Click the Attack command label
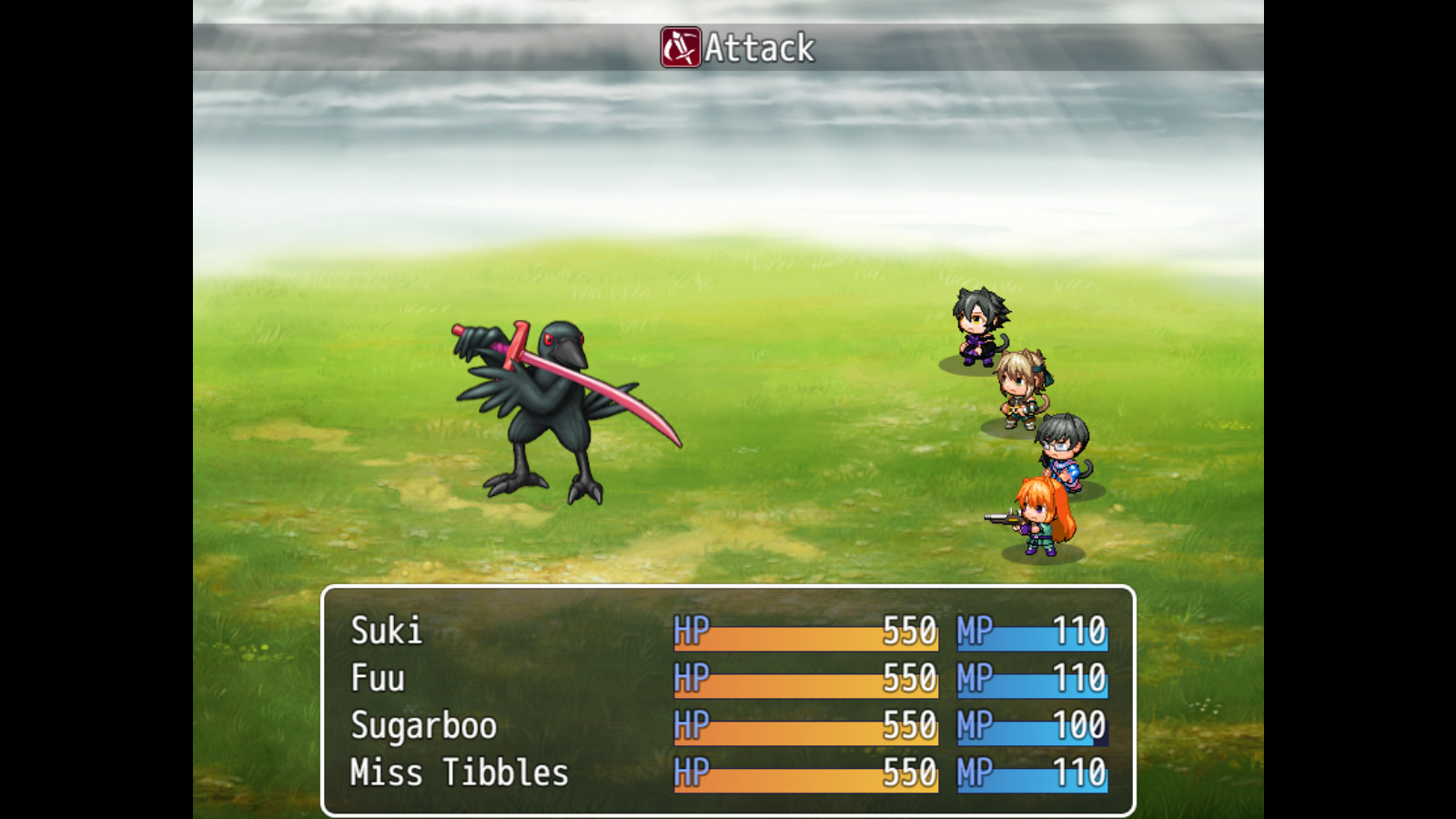The image size is (1456, 819). (x=760, y=49)
